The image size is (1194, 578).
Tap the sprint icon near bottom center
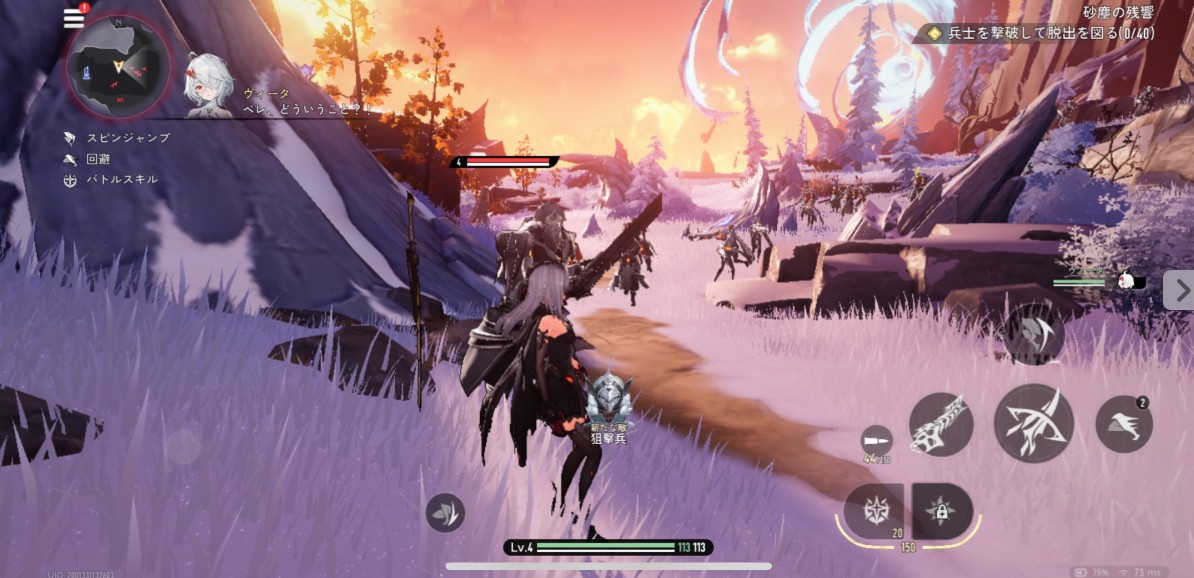point(445,512)
